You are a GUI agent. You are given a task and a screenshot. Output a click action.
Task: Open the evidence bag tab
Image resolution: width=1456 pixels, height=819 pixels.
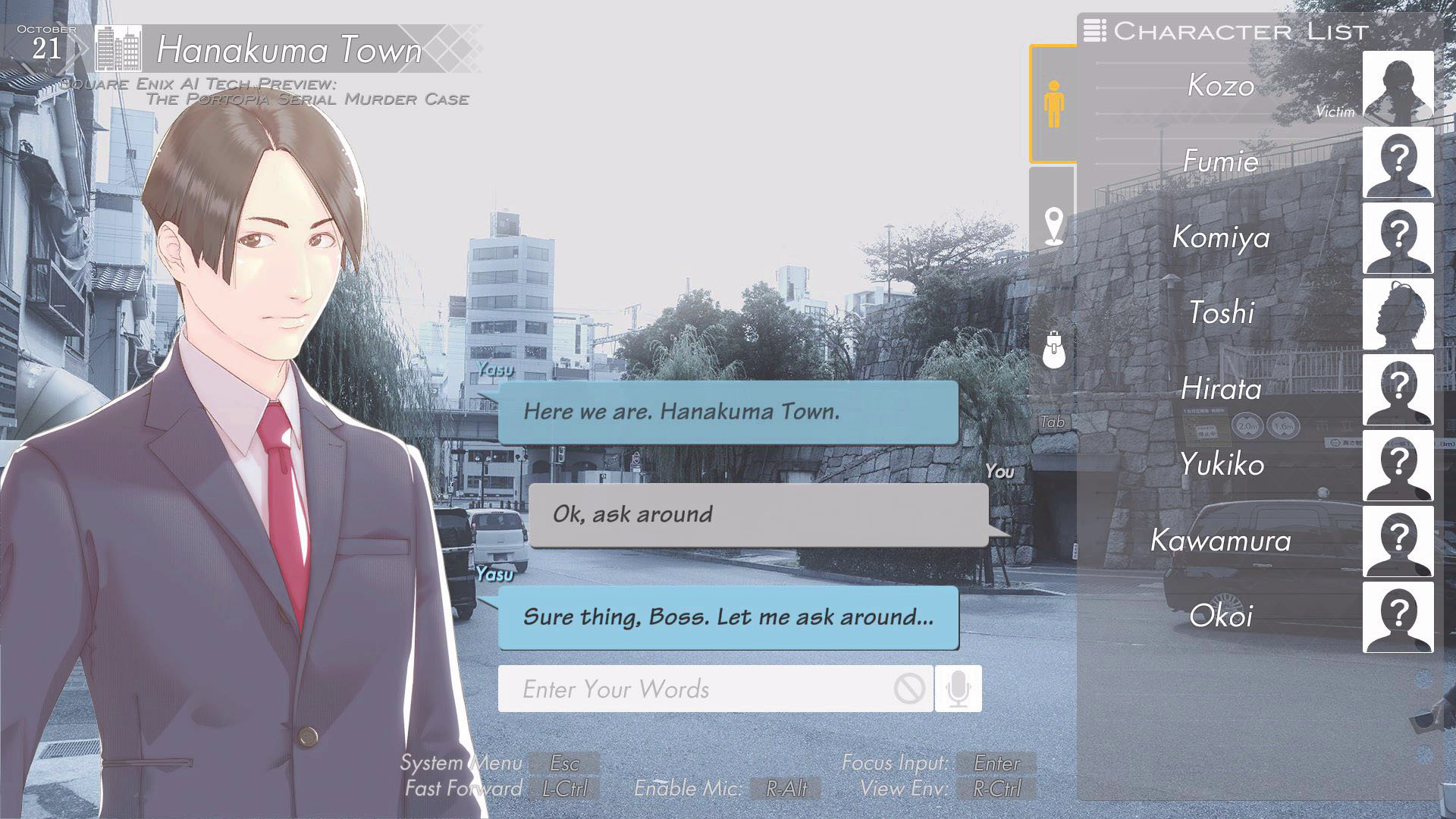[x=1053, y=350]
